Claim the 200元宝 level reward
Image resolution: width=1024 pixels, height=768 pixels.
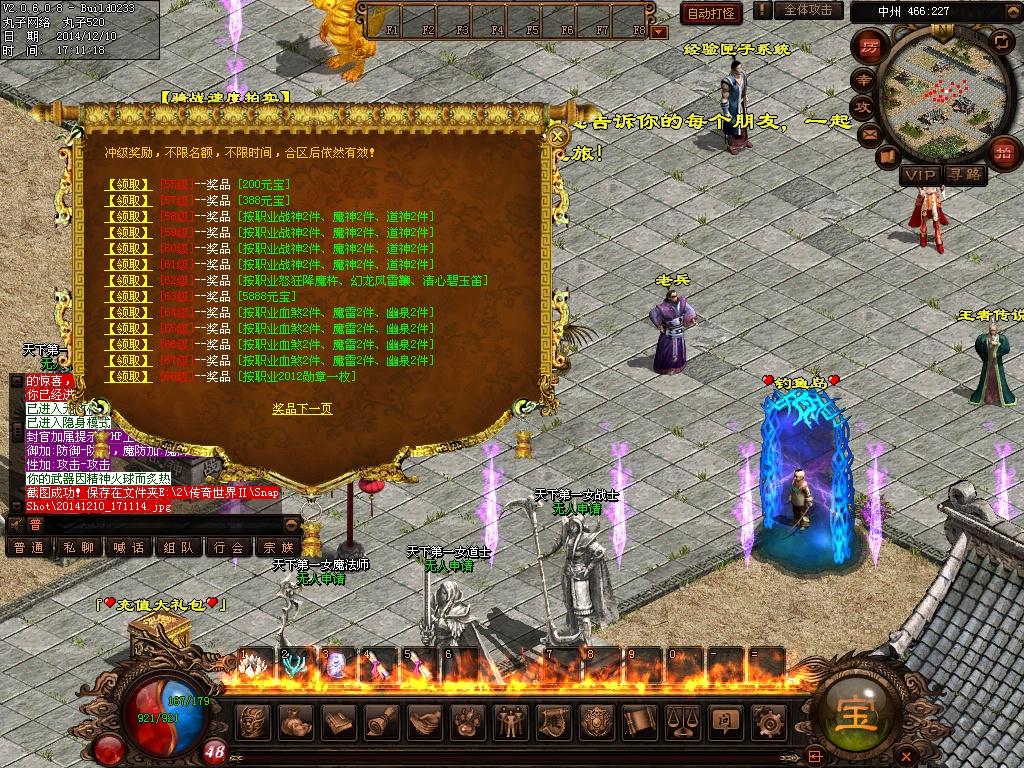pos(130,184)
